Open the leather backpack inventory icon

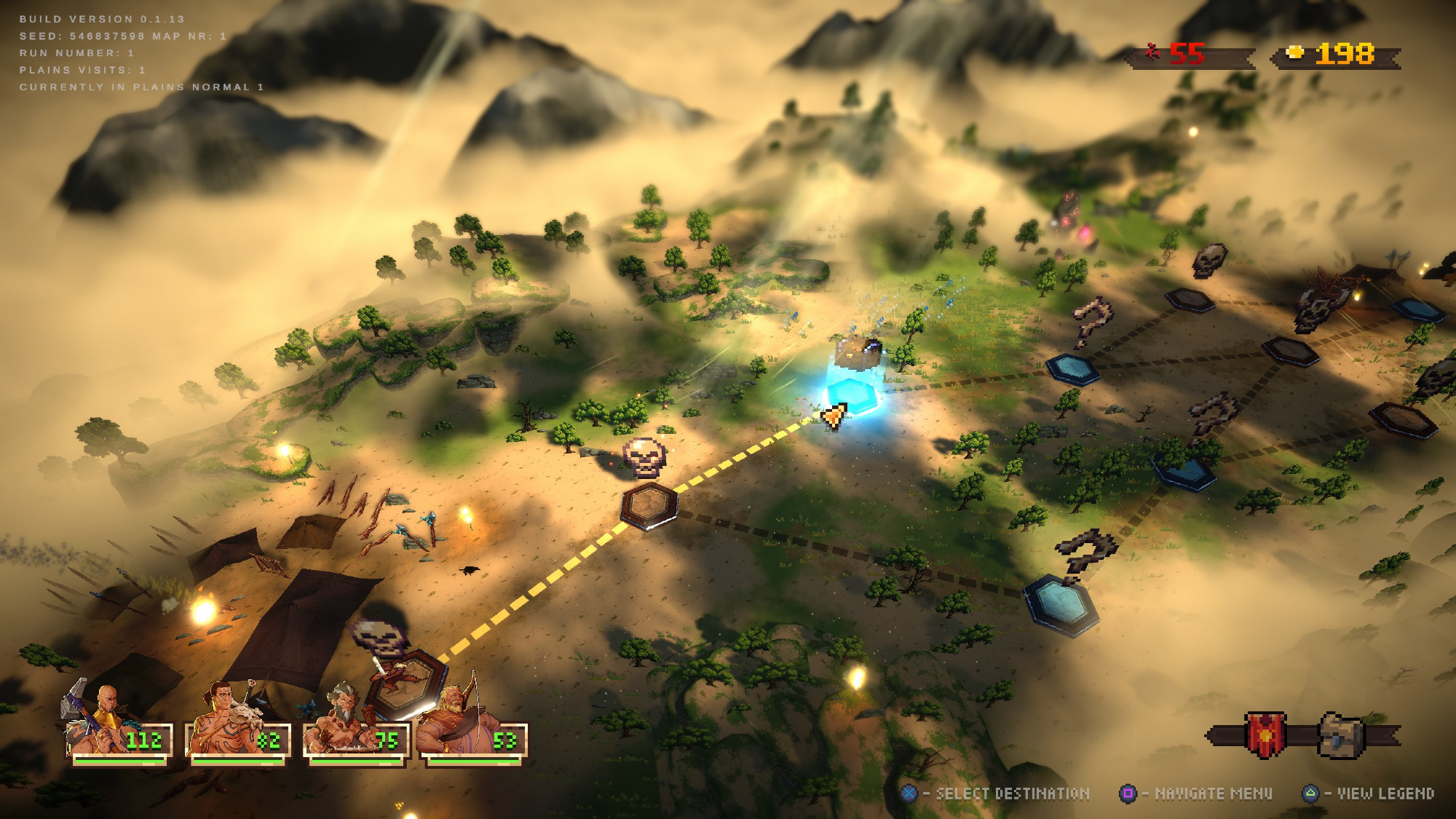pyautogui.click(x=1341, y=735)
